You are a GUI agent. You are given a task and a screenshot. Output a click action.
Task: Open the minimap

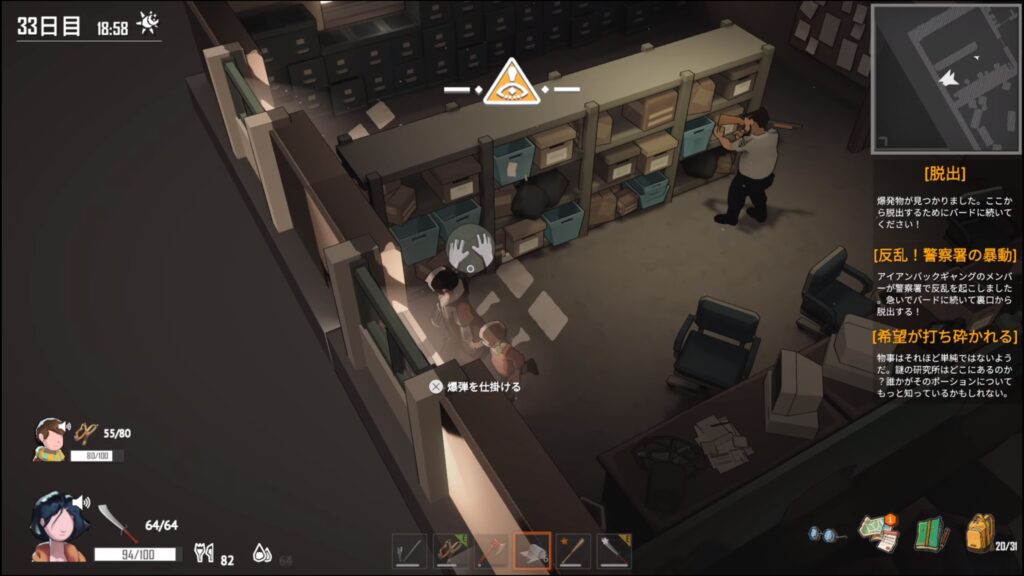pos(944,78)
